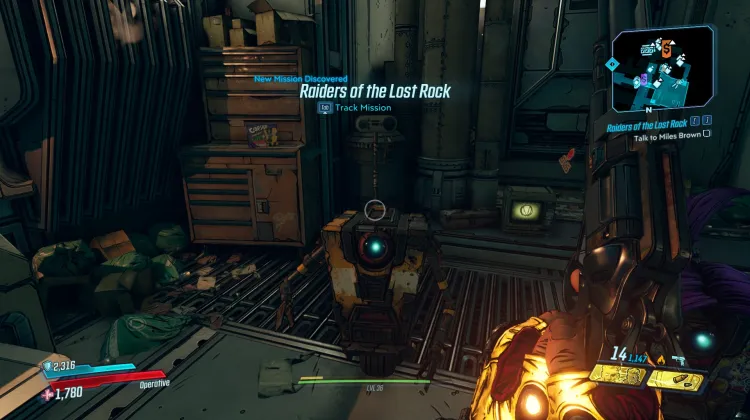Click the pistol weapon type icon
750x420 pixels.
[x=679, y=358]
